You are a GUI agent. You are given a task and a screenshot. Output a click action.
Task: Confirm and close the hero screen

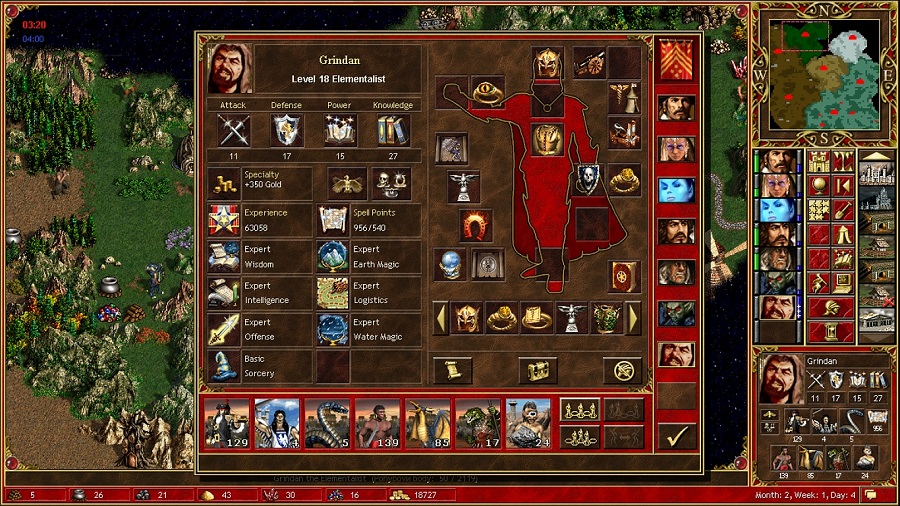[x=676, y=436]
